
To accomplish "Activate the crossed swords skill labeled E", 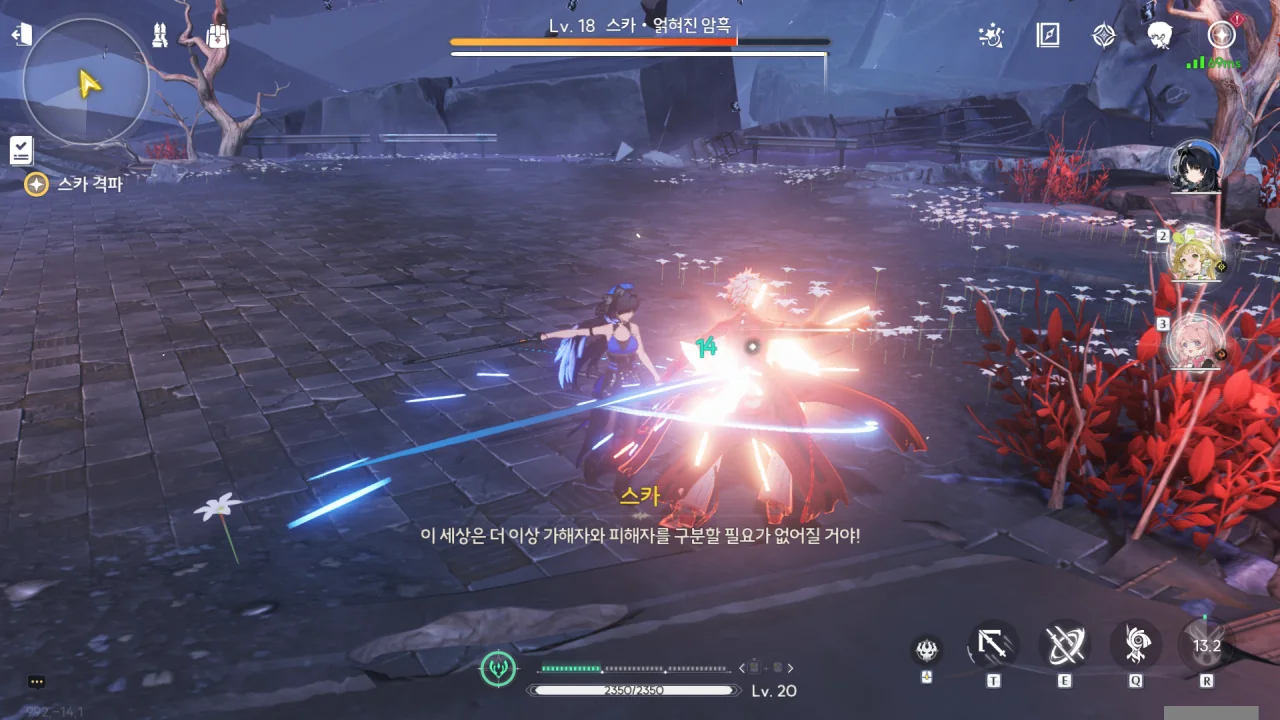I will pos(1065,645).
